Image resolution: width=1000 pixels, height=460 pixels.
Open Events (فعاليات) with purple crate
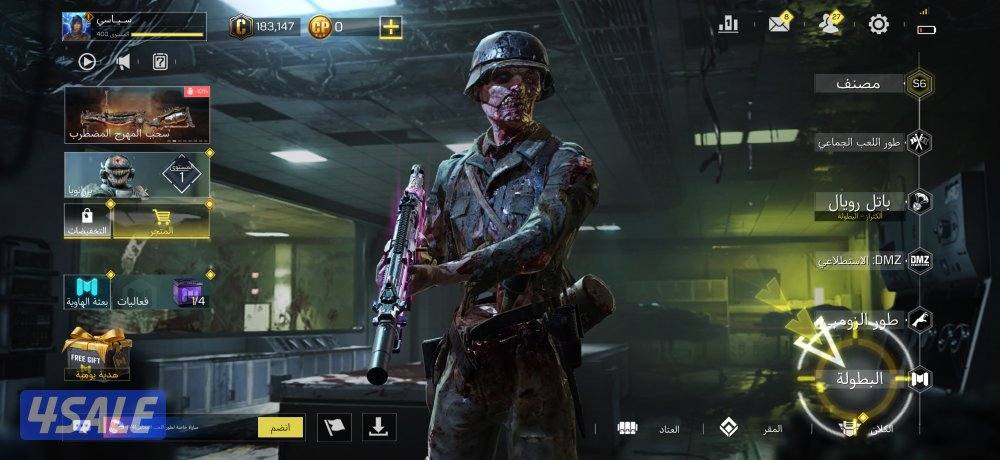(161, 291)
